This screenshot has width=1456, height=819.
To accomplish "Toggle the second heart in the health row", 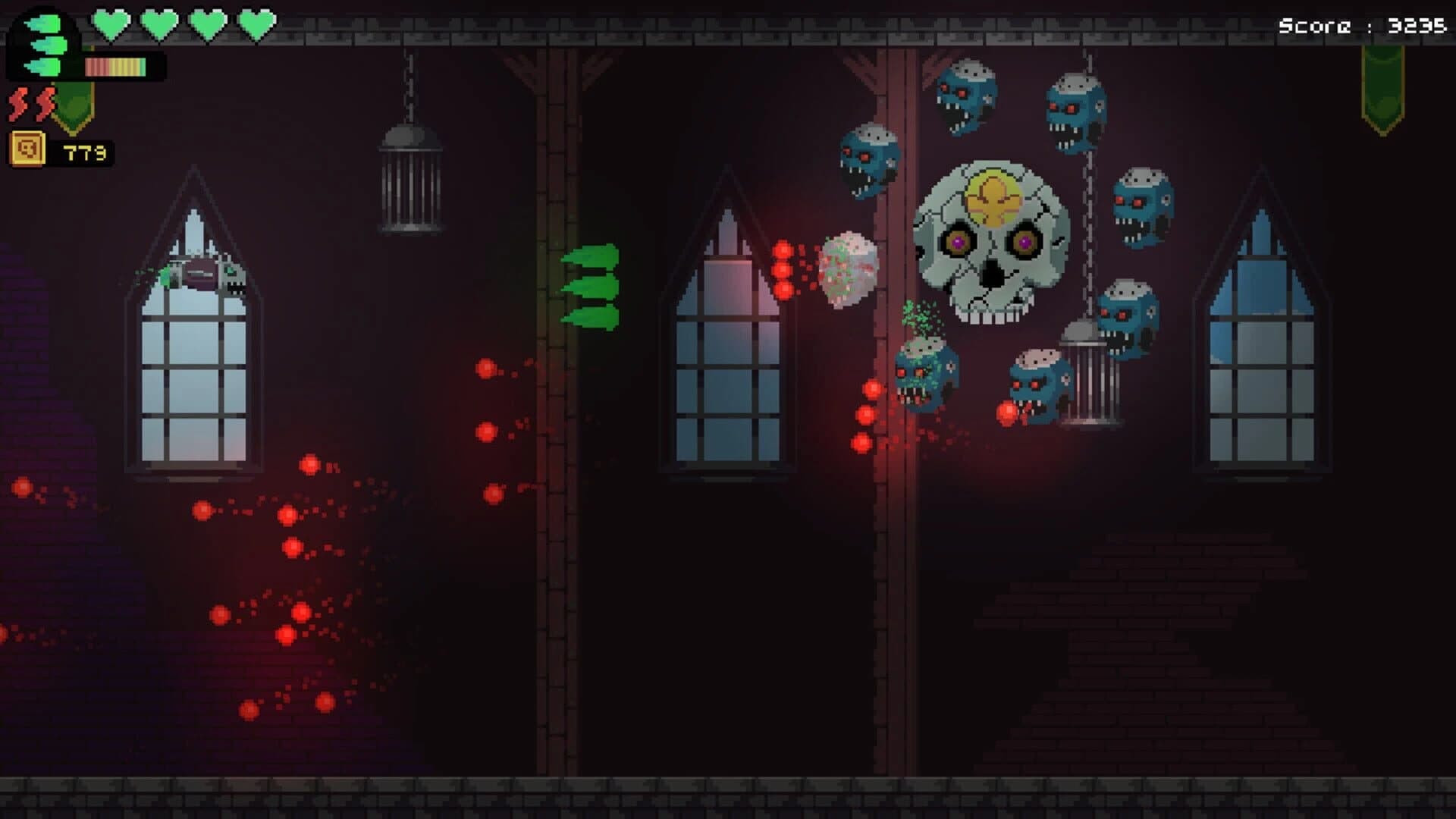I will pos(157,23).
